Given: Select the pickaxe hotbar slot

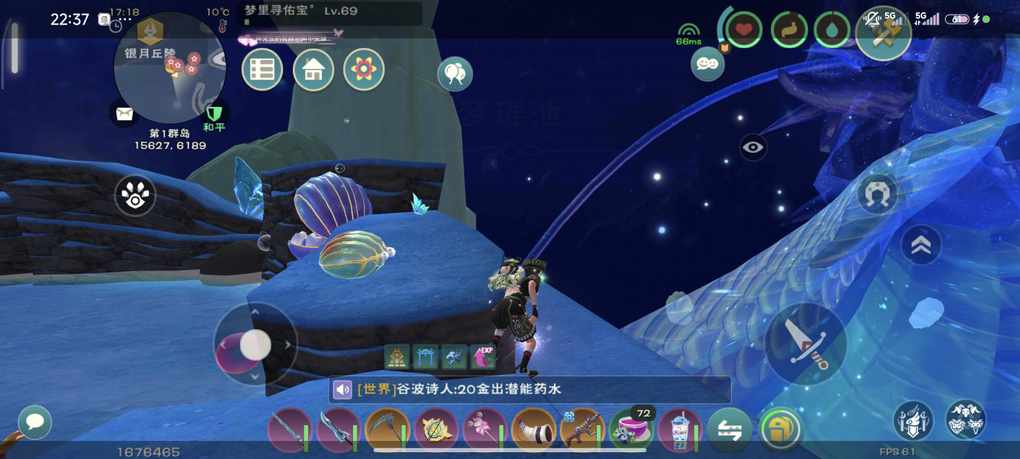Looking at the screenshot, I should [x=386, y=430].
